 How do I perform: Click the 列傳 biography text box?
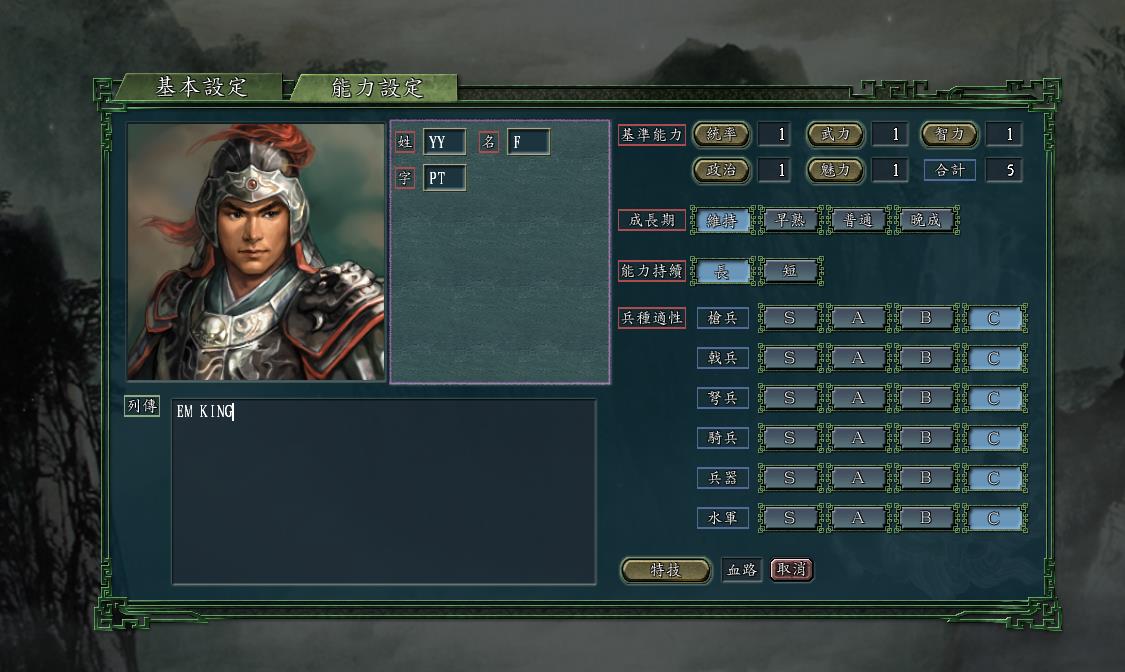click(383, 490)
